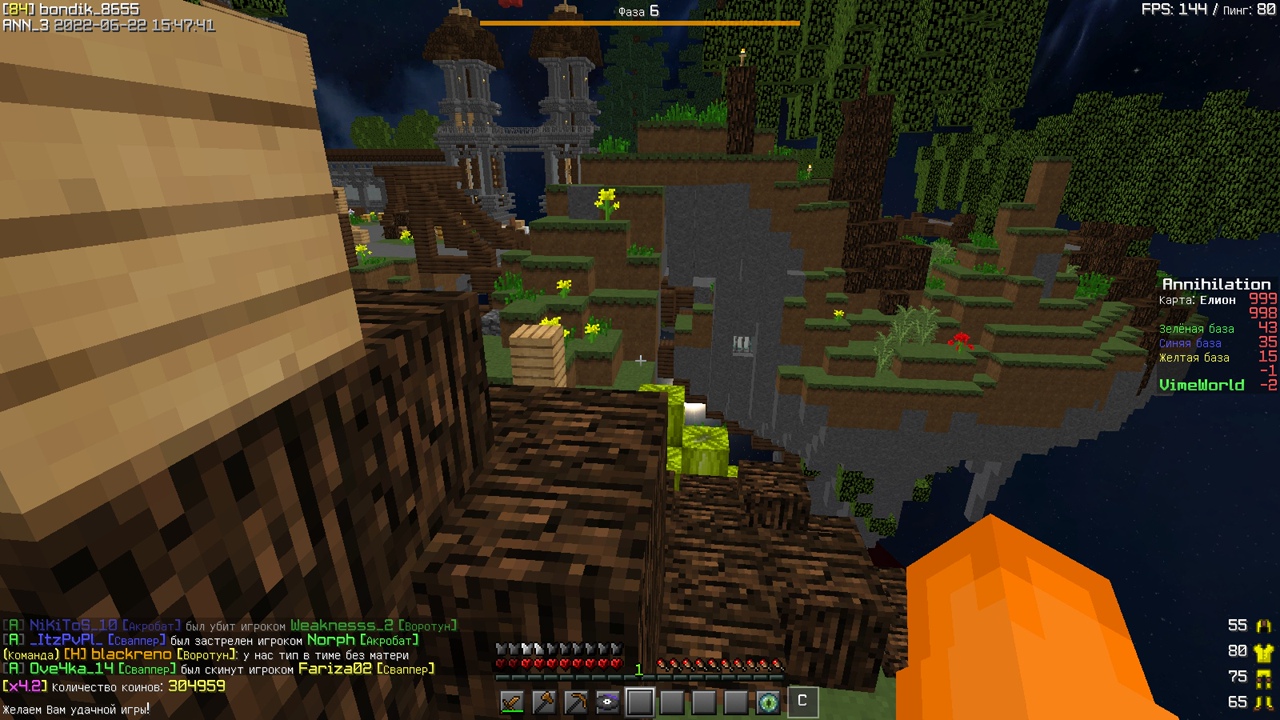Click the yellow leggings armor icon

click(x=1264, y=677)
